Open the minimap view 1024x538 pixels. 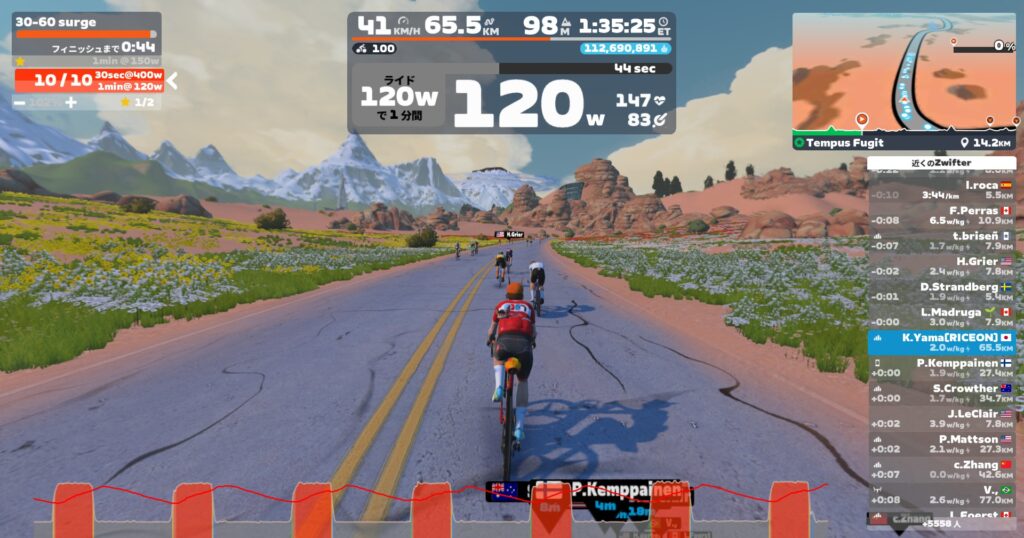click(x=904, y=72)
